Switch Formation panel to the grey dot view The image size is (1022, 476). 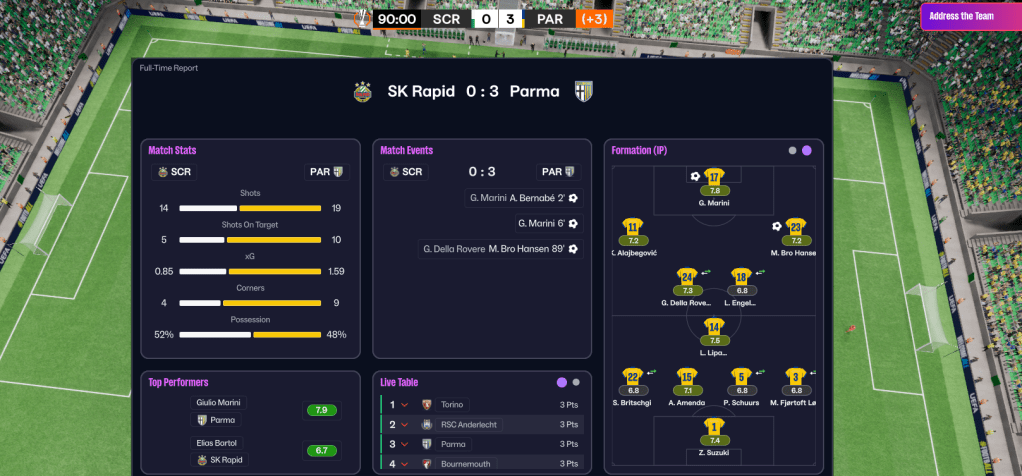pyautogui.click(x=792, y=150)
